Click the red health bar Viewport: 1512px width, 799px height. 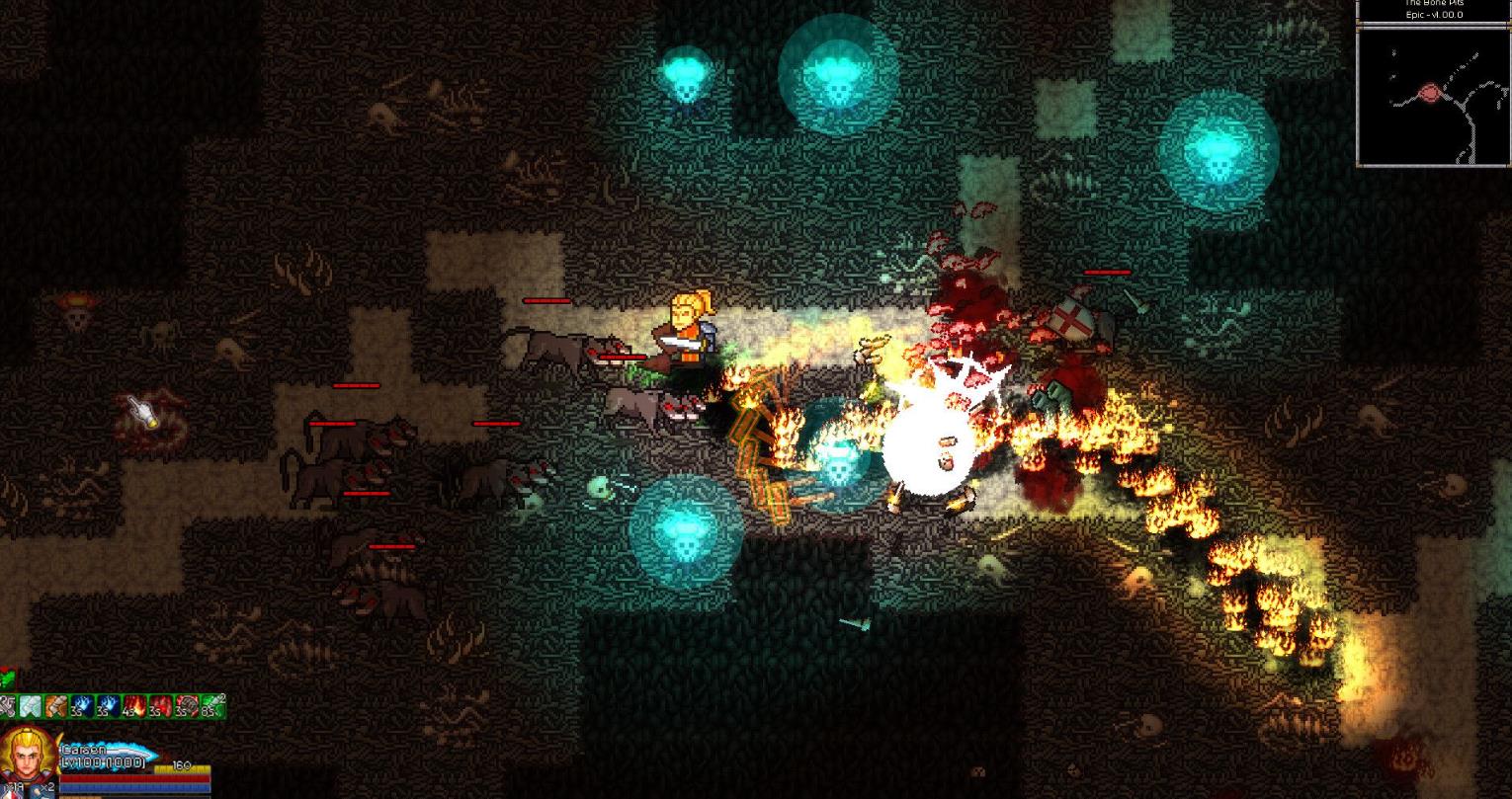point(134,778)
